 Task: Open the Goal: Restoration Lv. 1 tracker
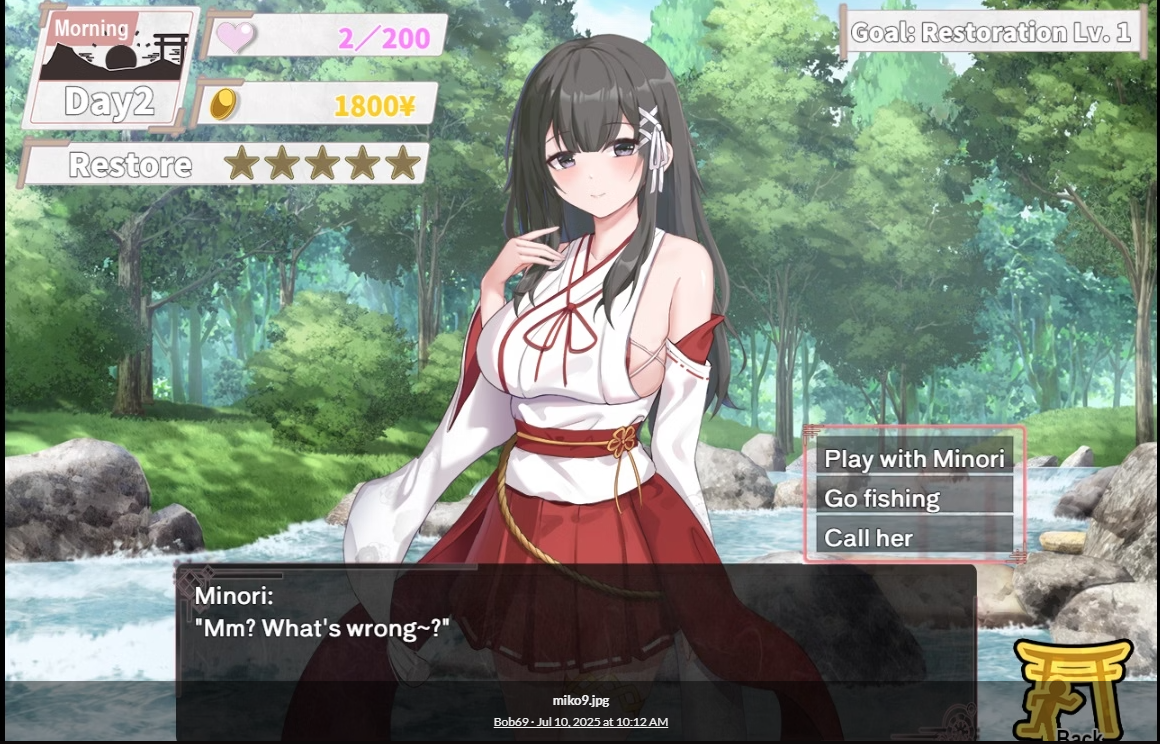tap(992, 32)
